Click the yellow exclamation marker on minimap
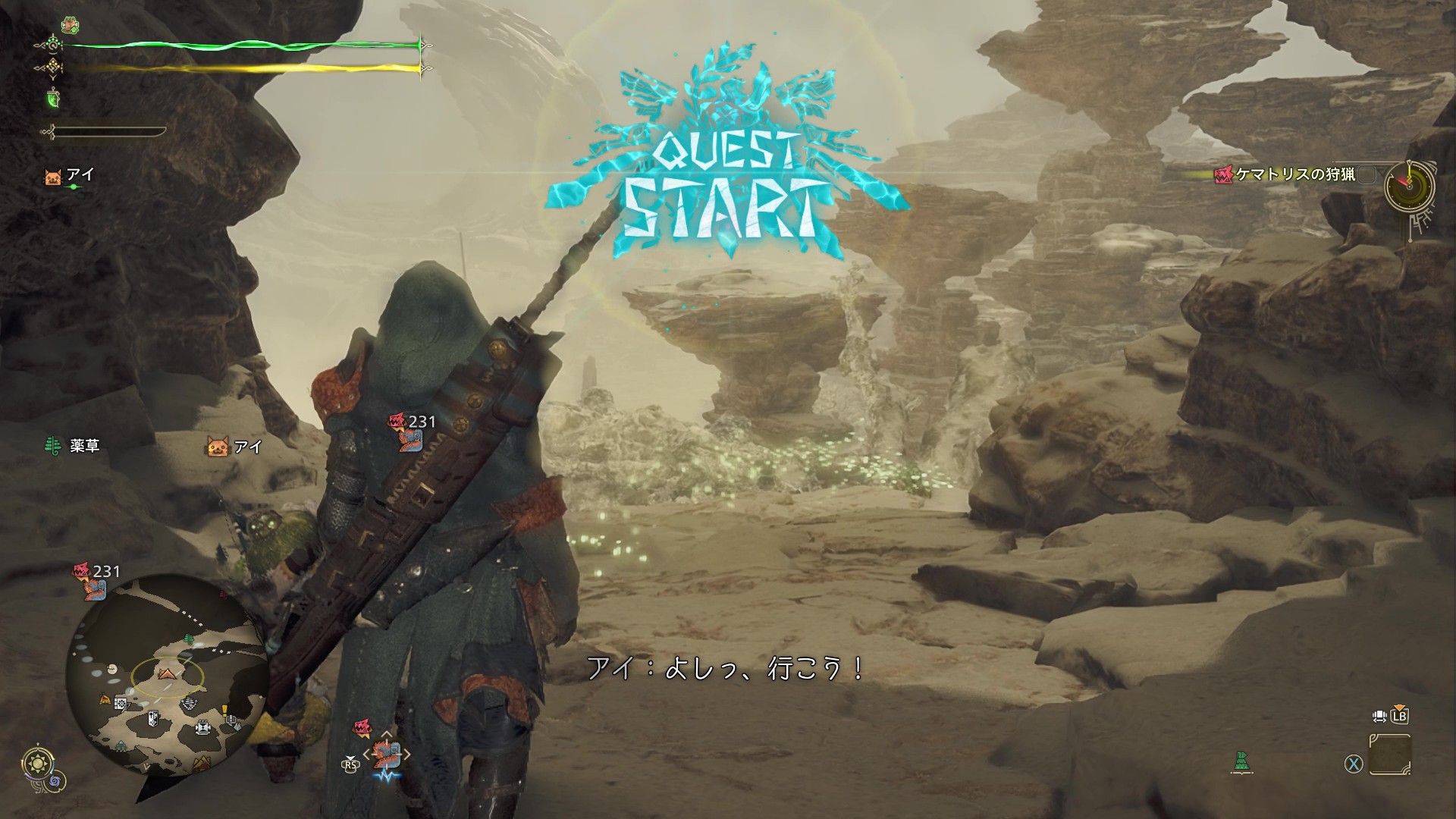This screenshot has width=1456, height=819. click(x=225, y=711)
